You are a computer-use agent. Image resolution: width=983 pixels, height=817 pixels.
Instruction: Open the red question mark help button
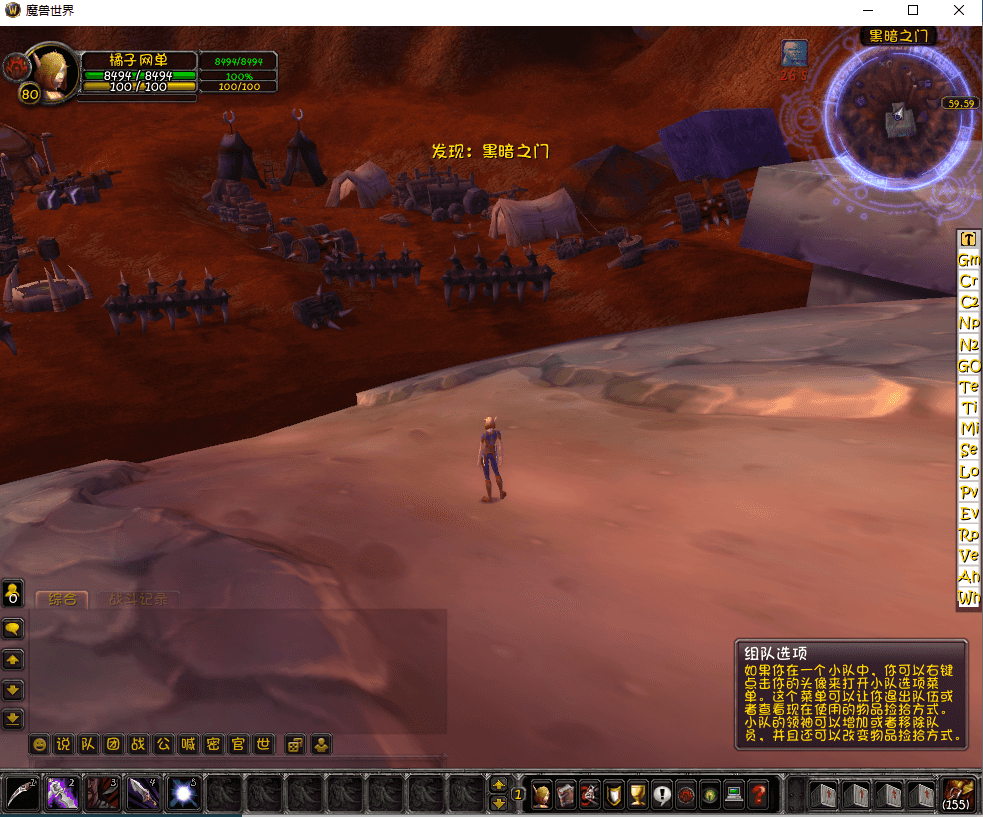(759, 795)
